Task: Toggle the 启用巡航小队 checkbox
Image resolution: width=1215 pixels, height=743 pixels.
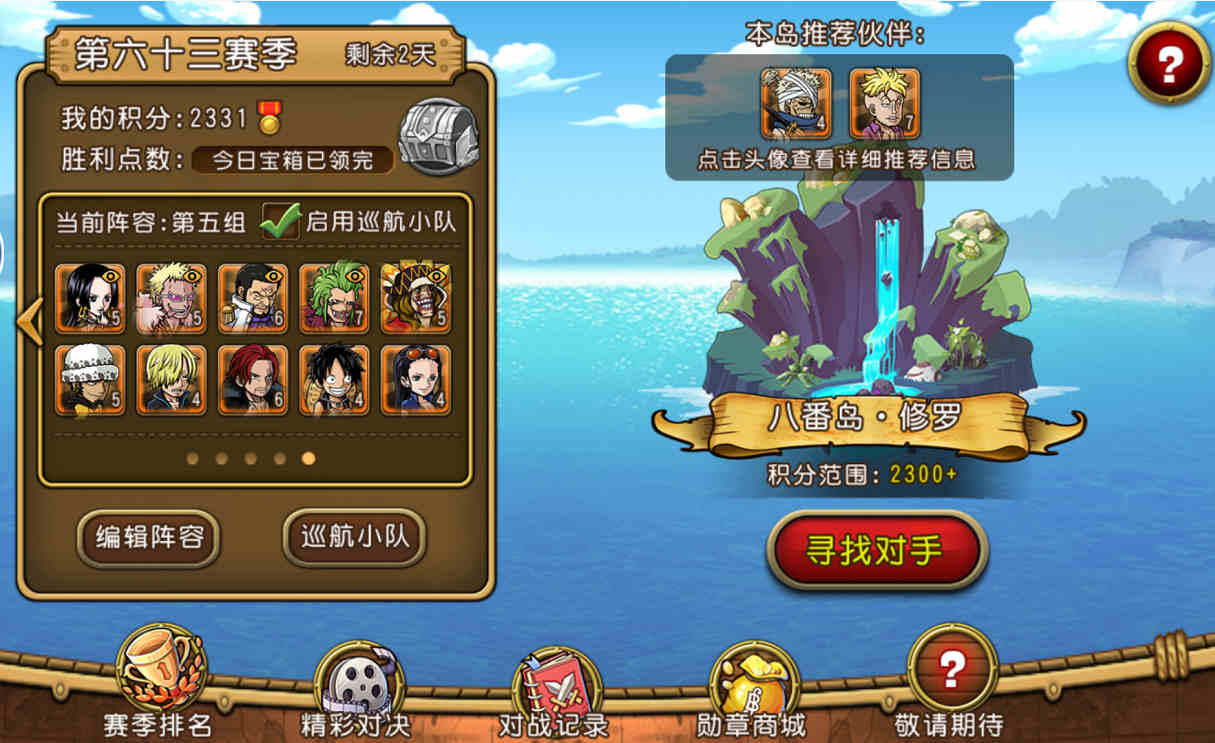Action: (x=279, y=221)
